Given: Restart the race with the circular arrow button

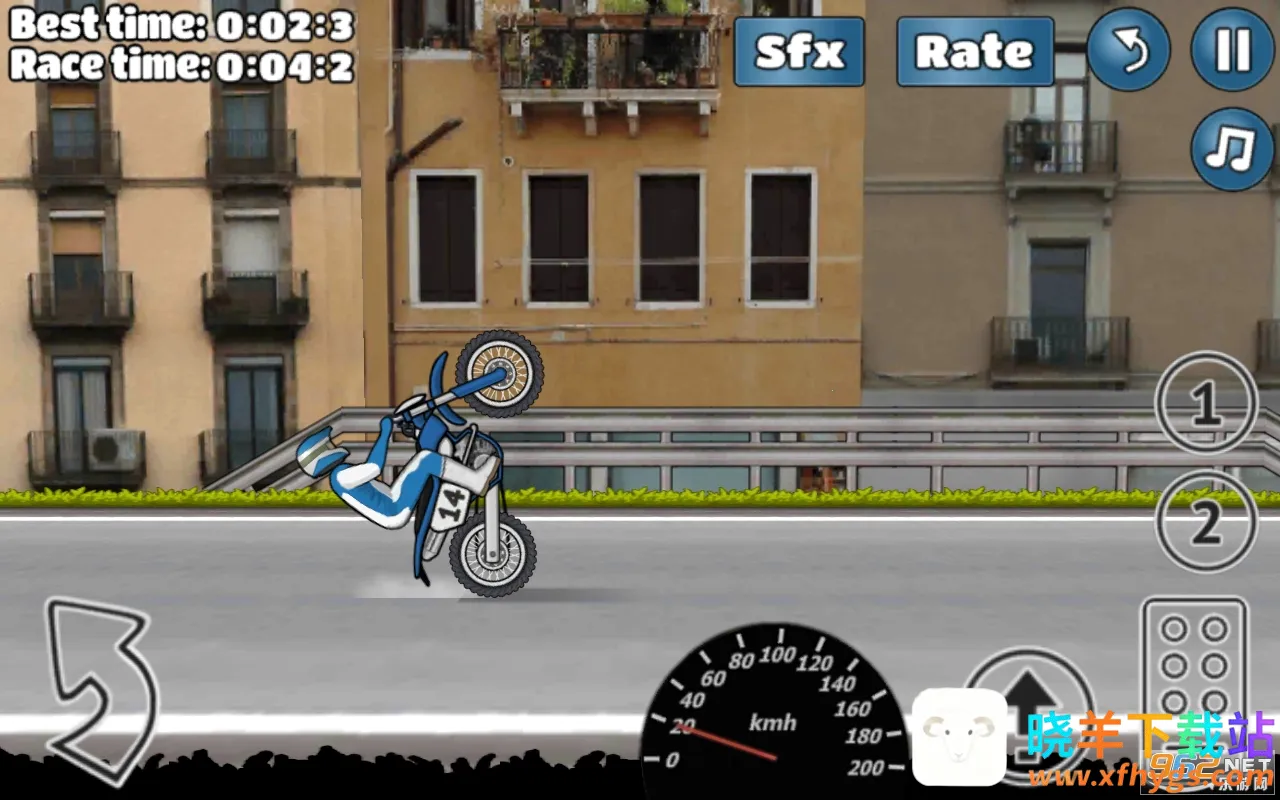Looking at the screenshot, I should click(x=1128, y=50).
